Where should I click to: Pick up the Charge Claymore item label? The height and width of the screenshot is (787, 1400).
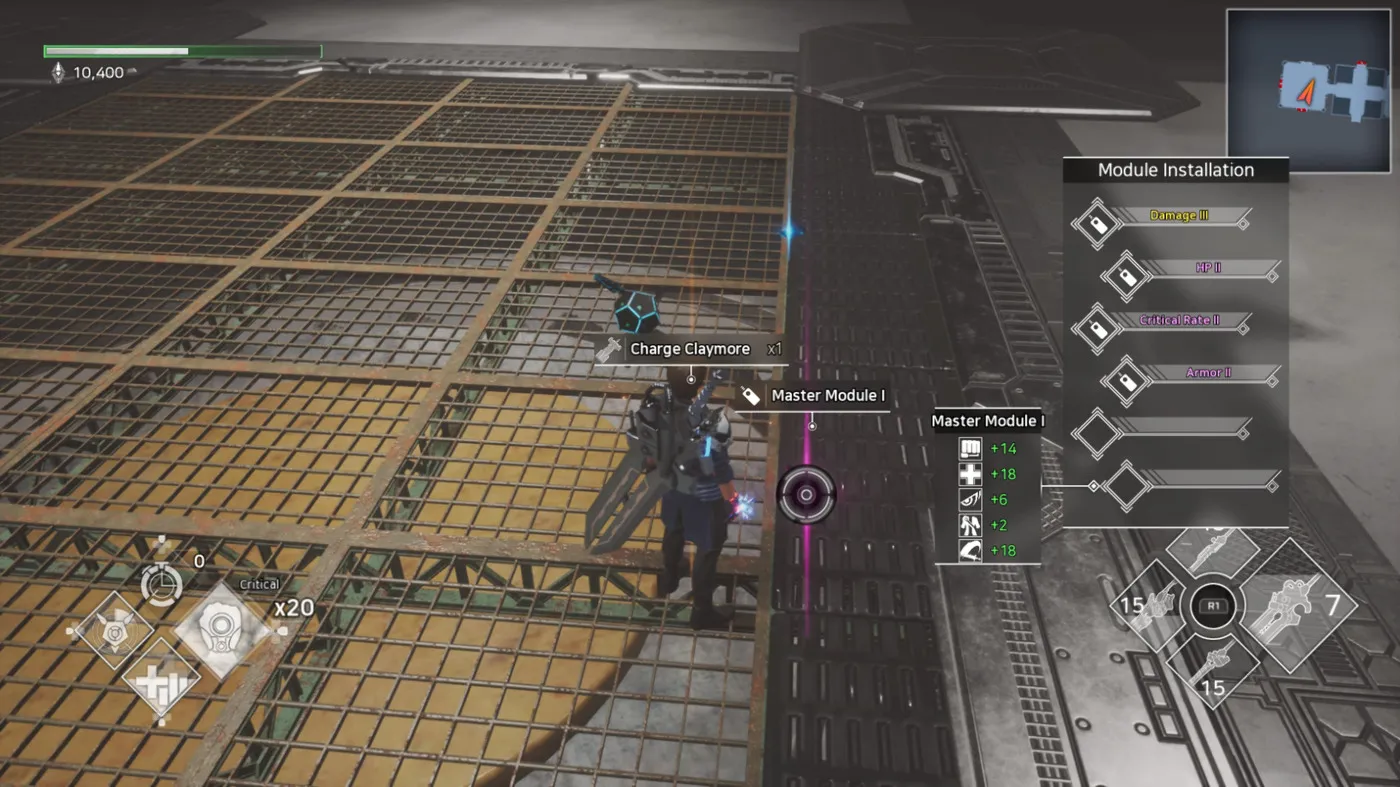pos(689,350)
